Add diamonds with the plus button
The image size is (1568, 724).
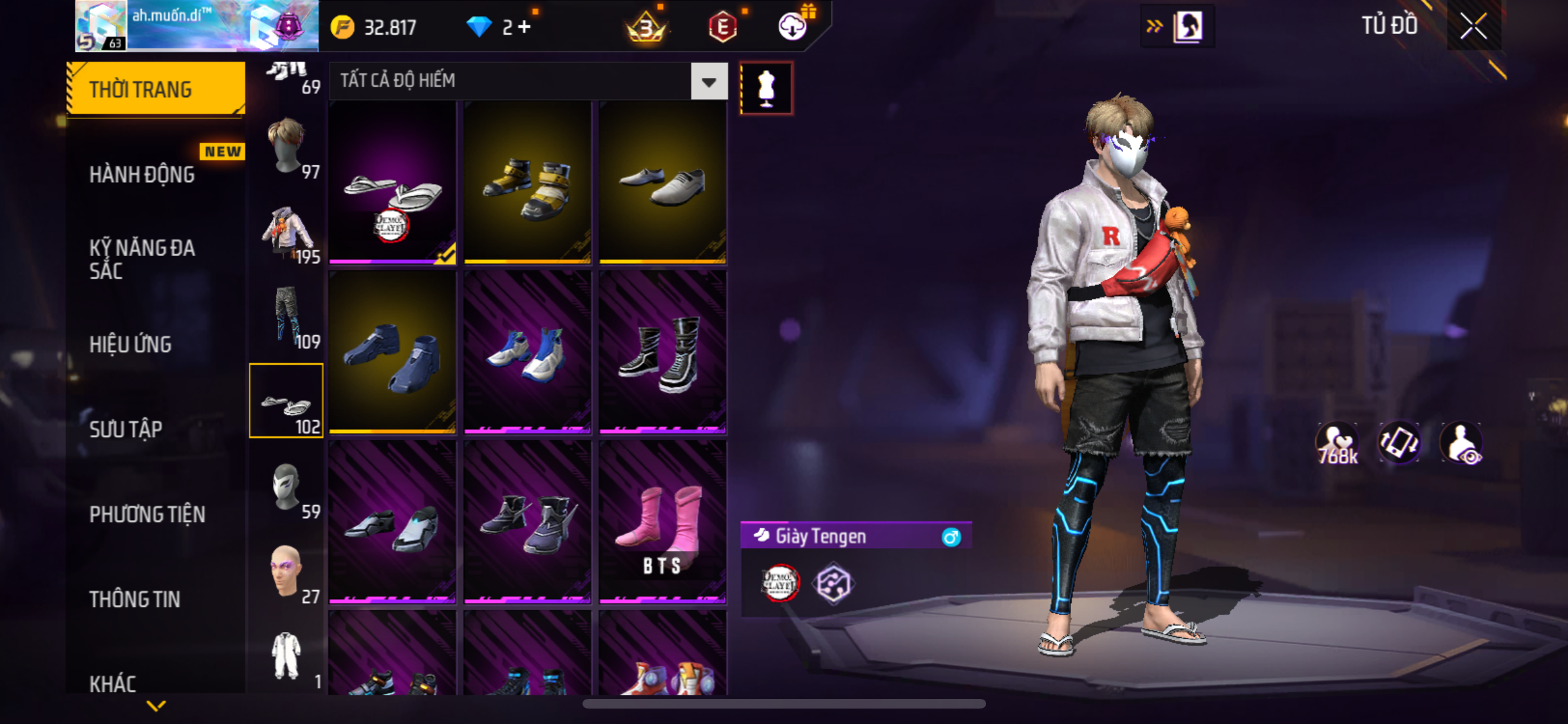[525, 27]
